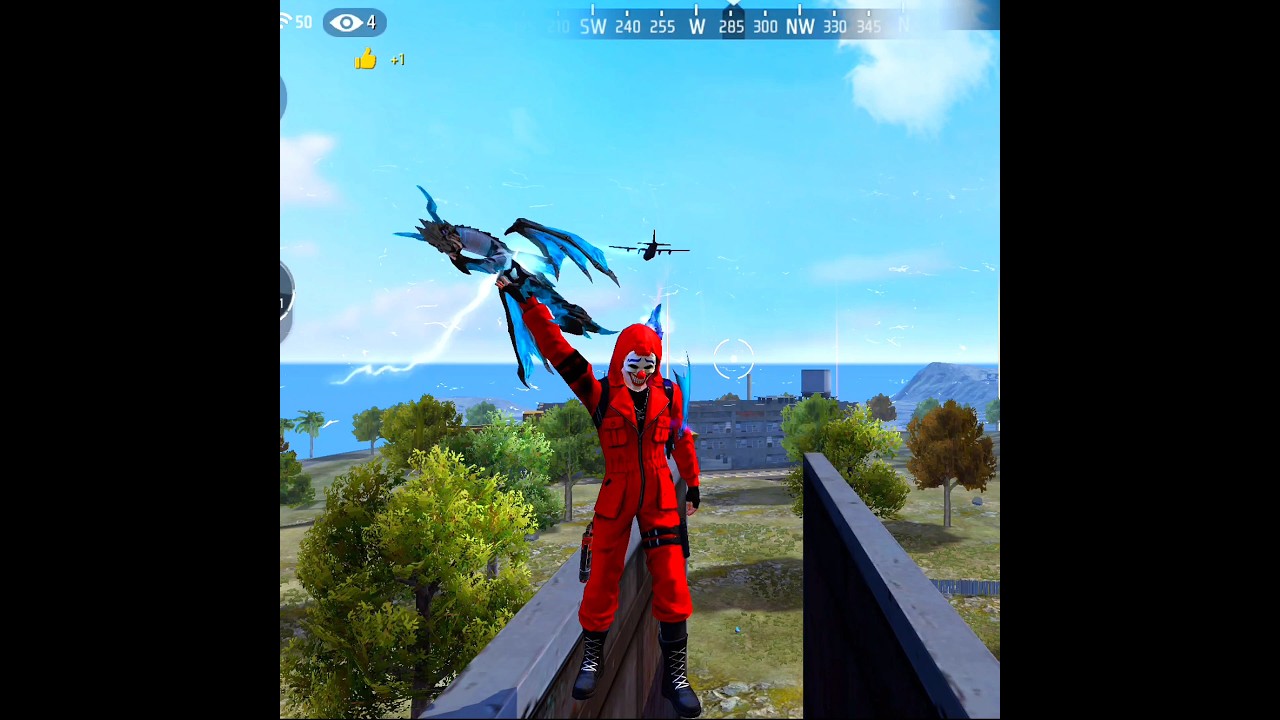Click the SW label on the compass bar
This screenshot has width=1280, height=720.
pyautogui.click(x=593, y=27)
